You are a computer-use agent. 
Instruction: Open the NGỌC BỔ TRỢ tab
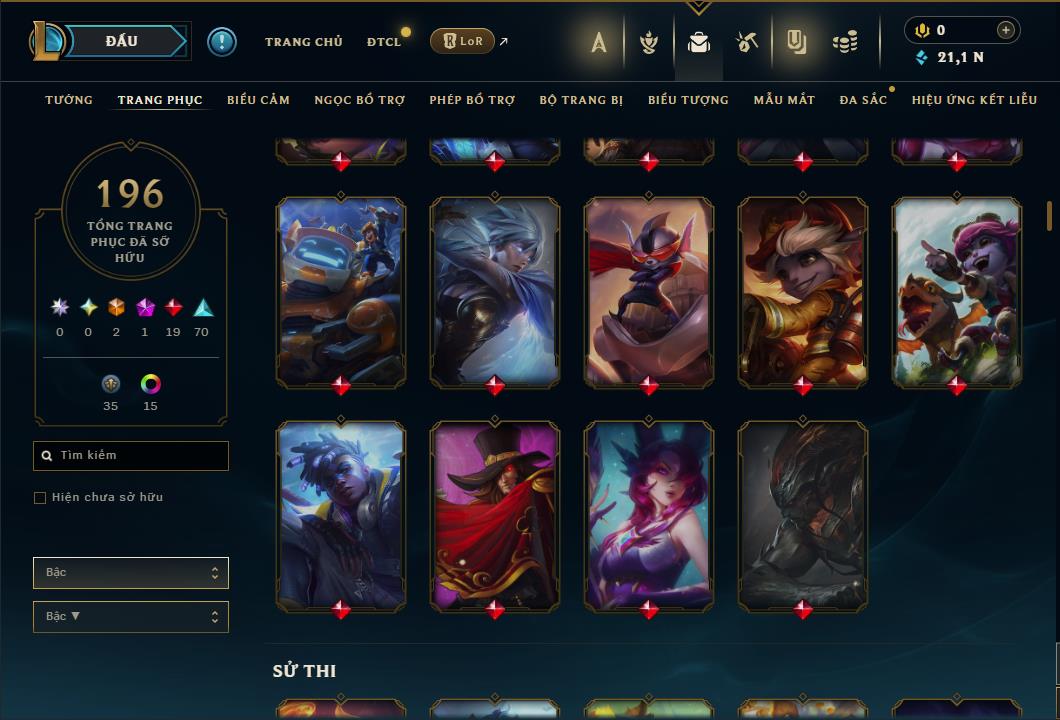point(360,100)
